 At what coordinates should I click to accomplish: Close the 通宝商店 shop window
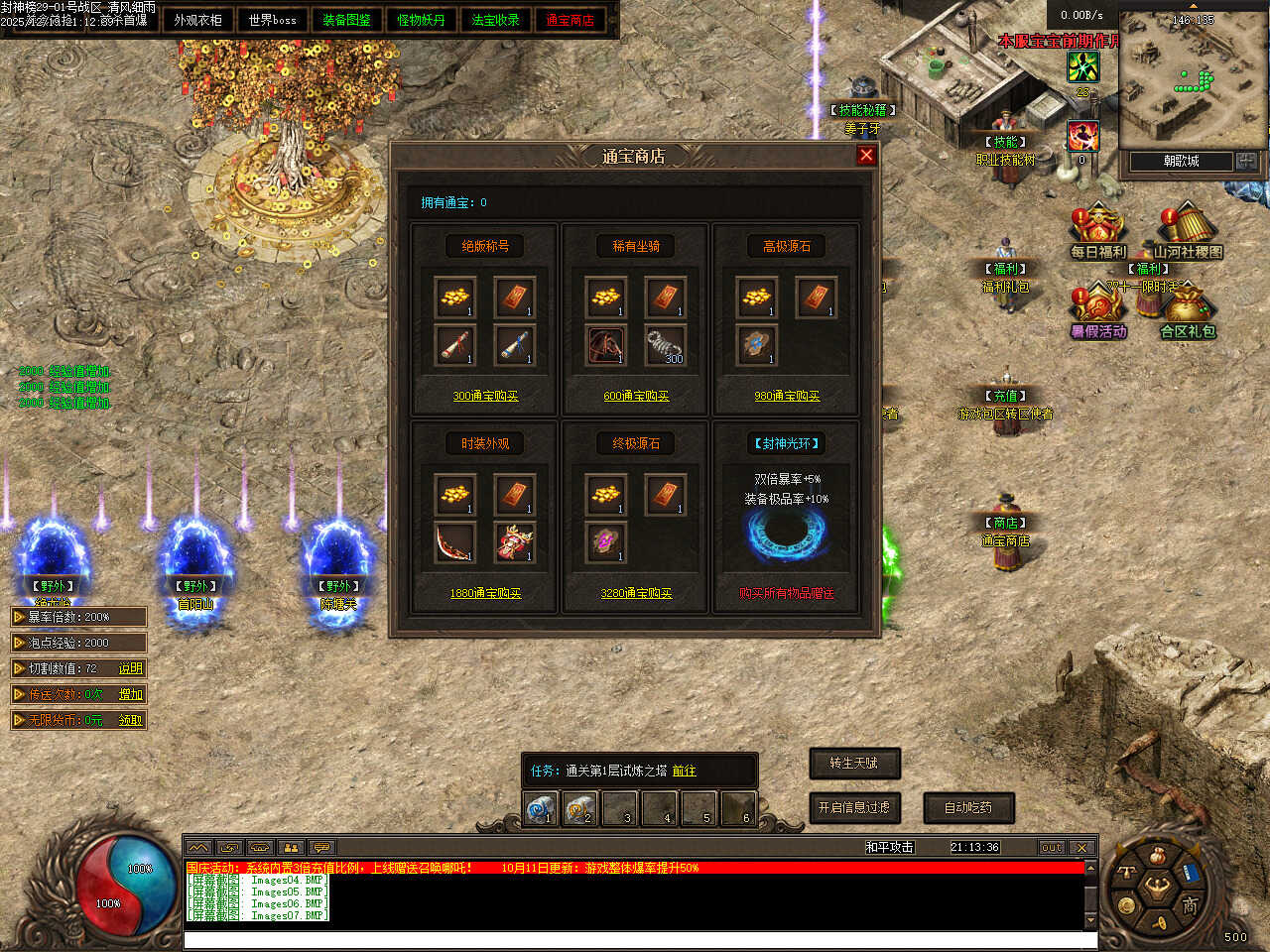coord(866,155)
